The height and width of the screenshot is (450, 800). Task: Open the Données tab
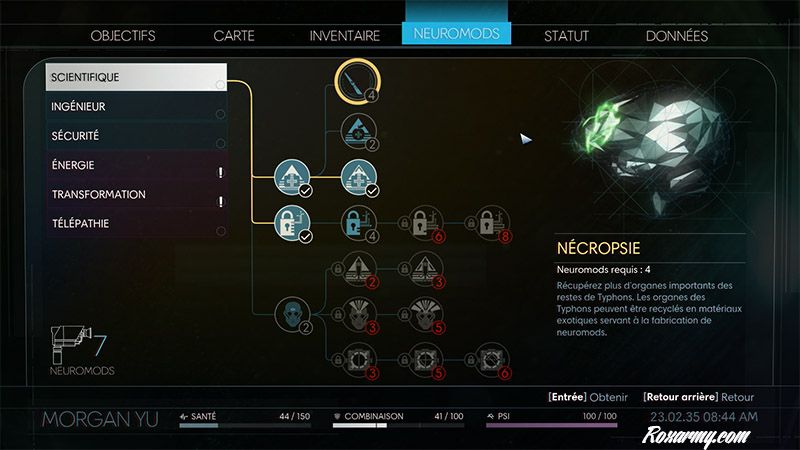click(676, 35)
